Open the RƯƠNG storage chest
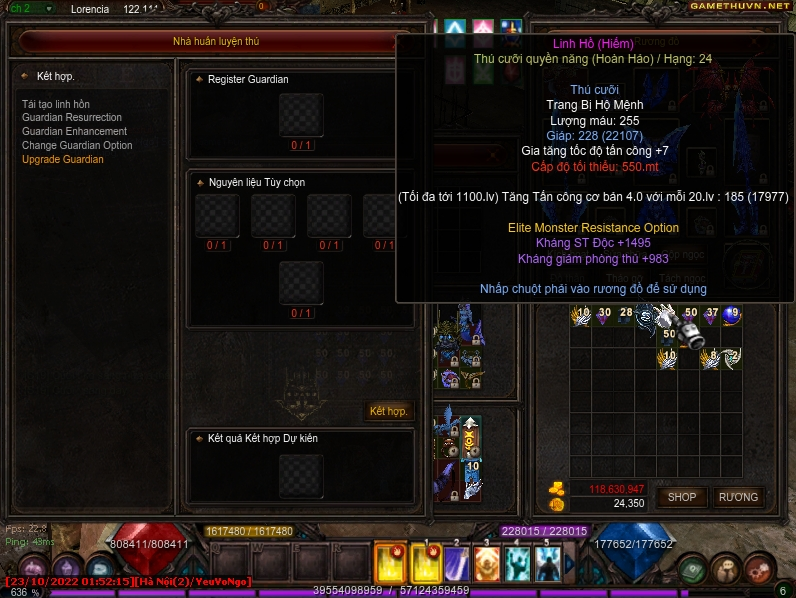 pyautogui.click(x=738, y=497)
